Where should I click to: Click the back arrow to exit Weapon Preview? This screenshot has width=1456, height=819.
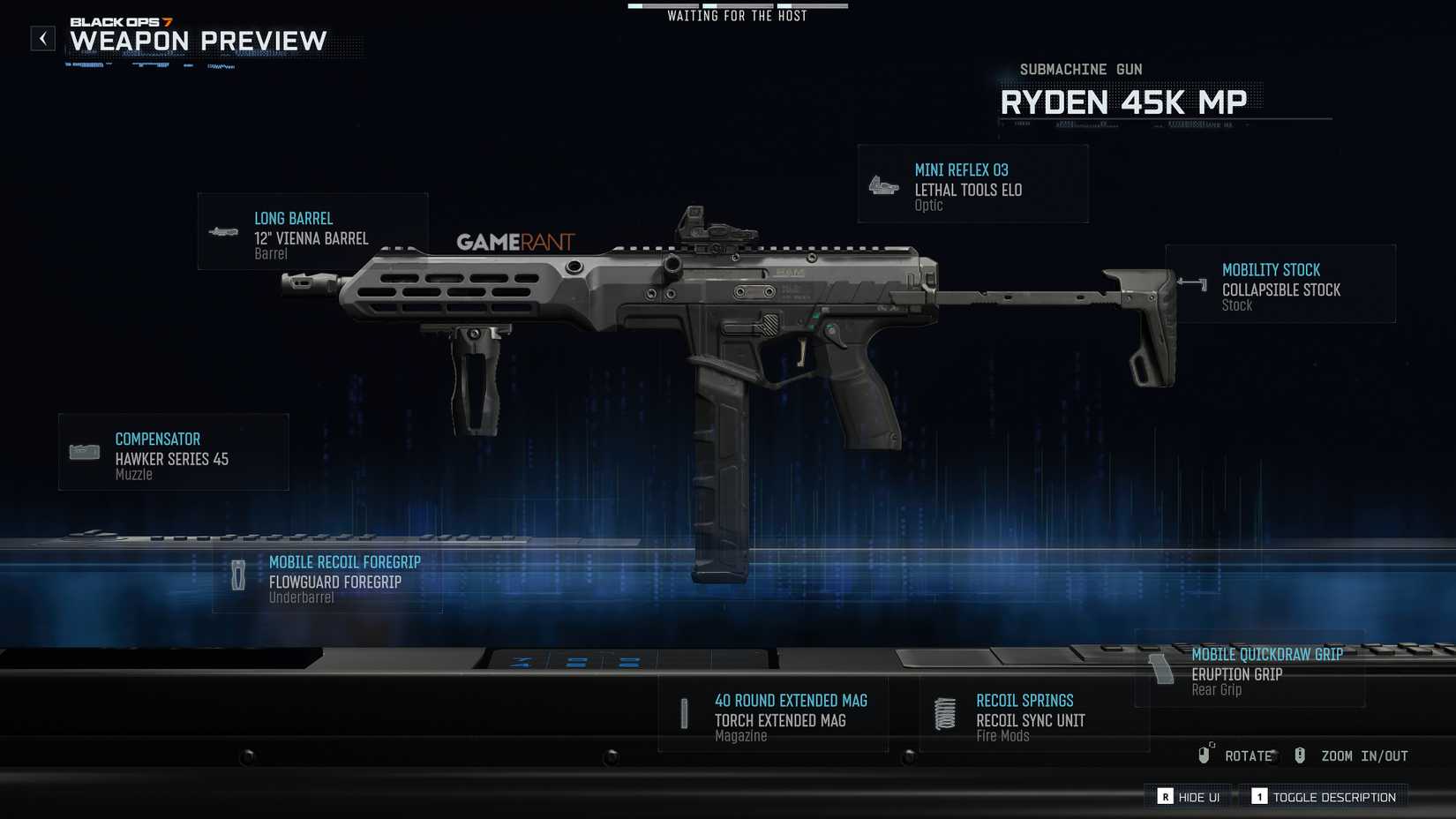point(41,37)
